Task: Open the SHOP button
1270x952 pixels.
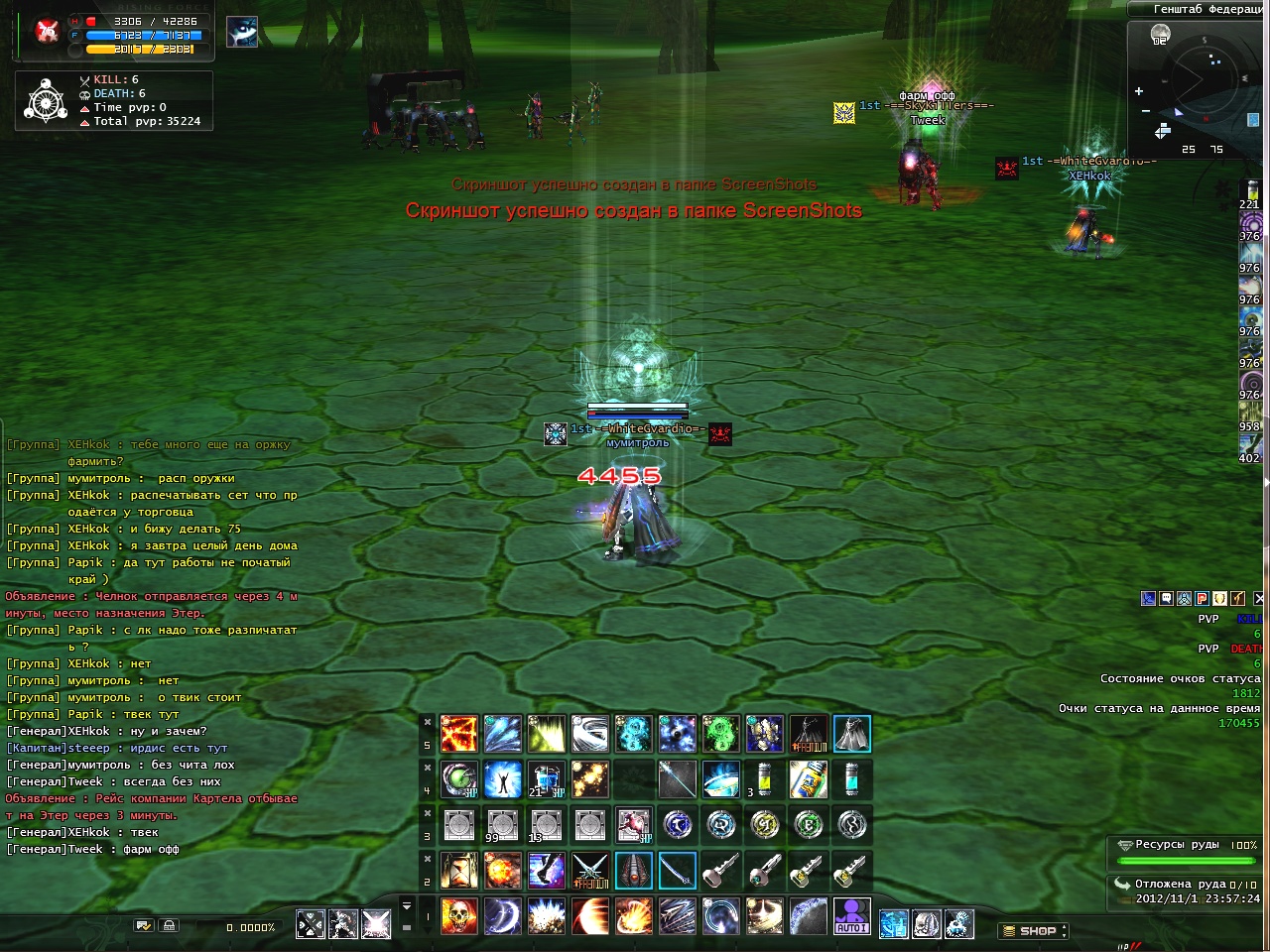Action: tap(1033, 931)
